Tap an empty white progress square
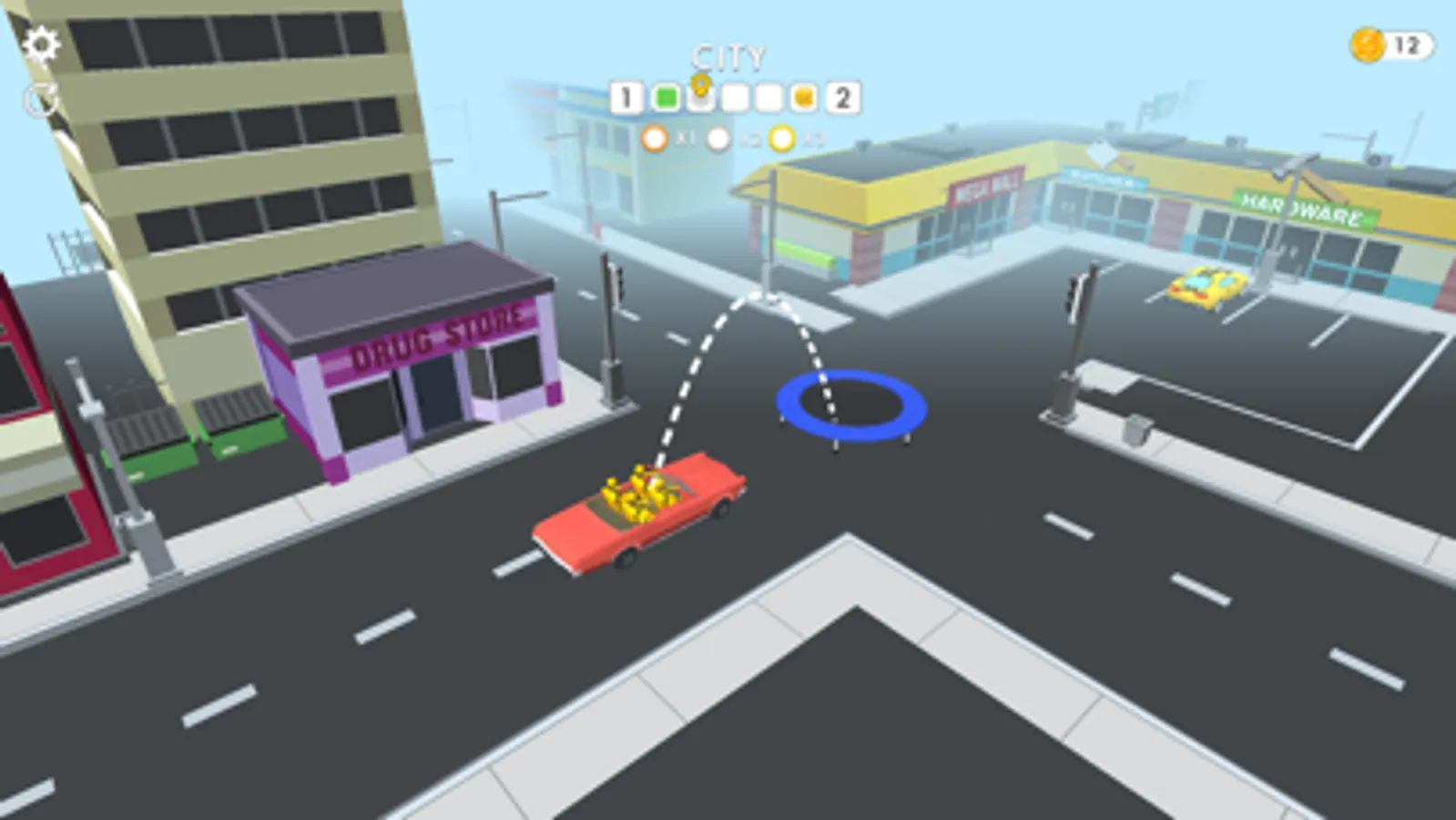The image size is (1456, 820). (x=734, y=96)
